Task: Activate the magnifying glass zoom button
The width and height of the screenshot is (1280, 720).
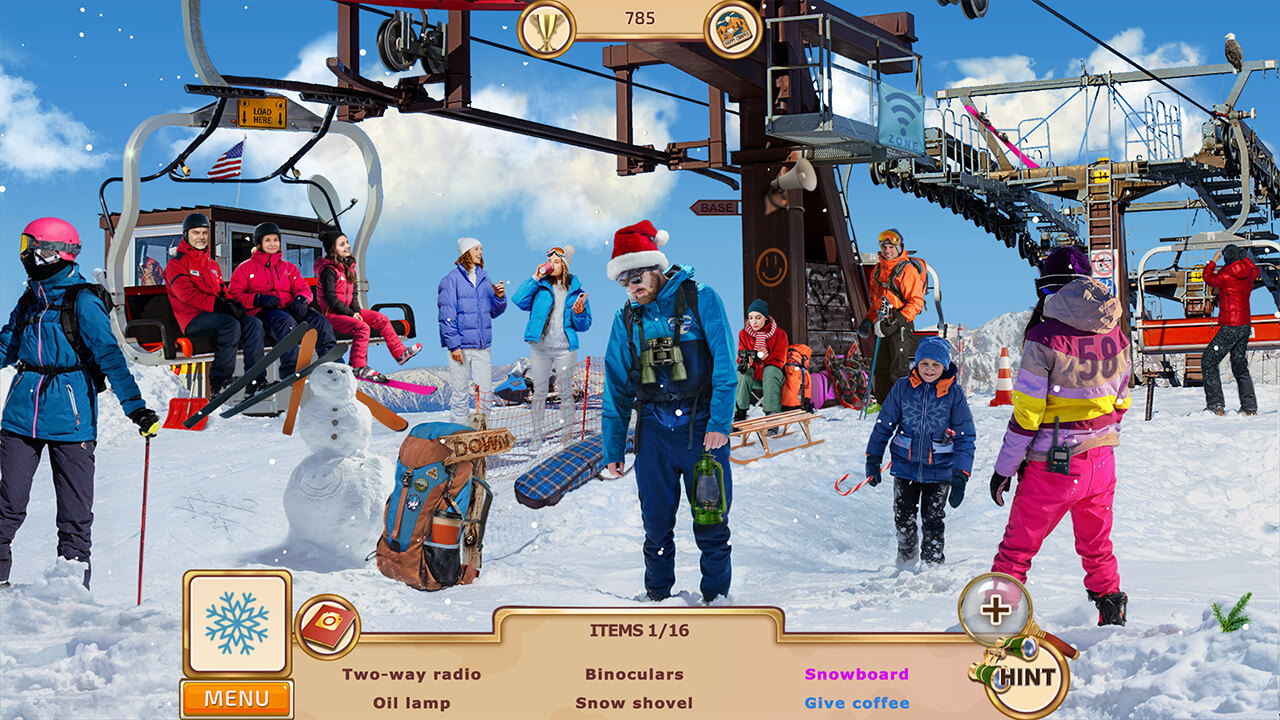Action: [995, 609]
